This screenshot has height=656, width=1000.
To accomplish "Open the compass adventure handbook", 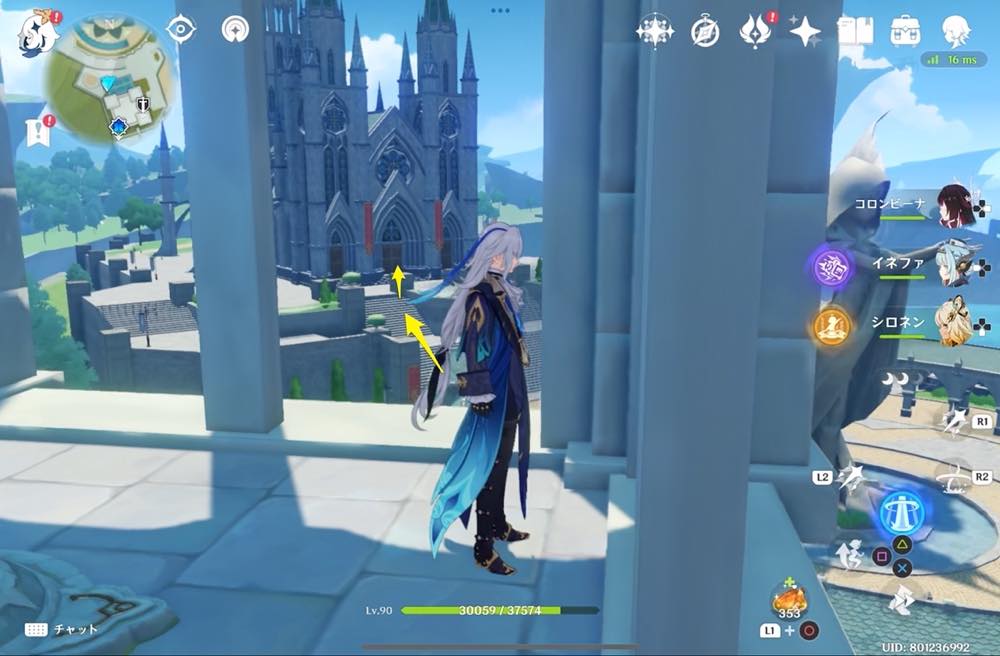I will click(705, 32).
